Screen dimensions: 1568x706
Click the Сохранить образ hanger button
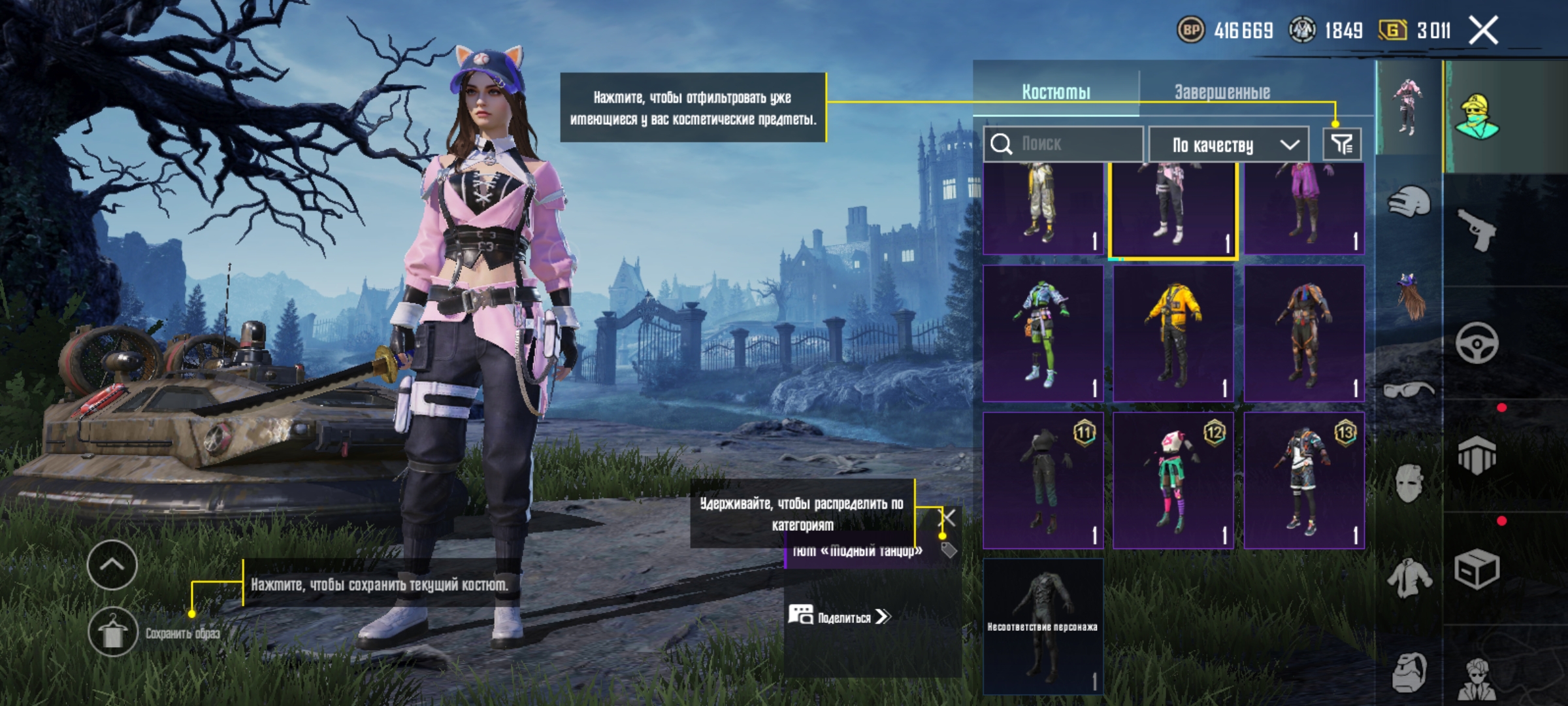click(113, 632)
